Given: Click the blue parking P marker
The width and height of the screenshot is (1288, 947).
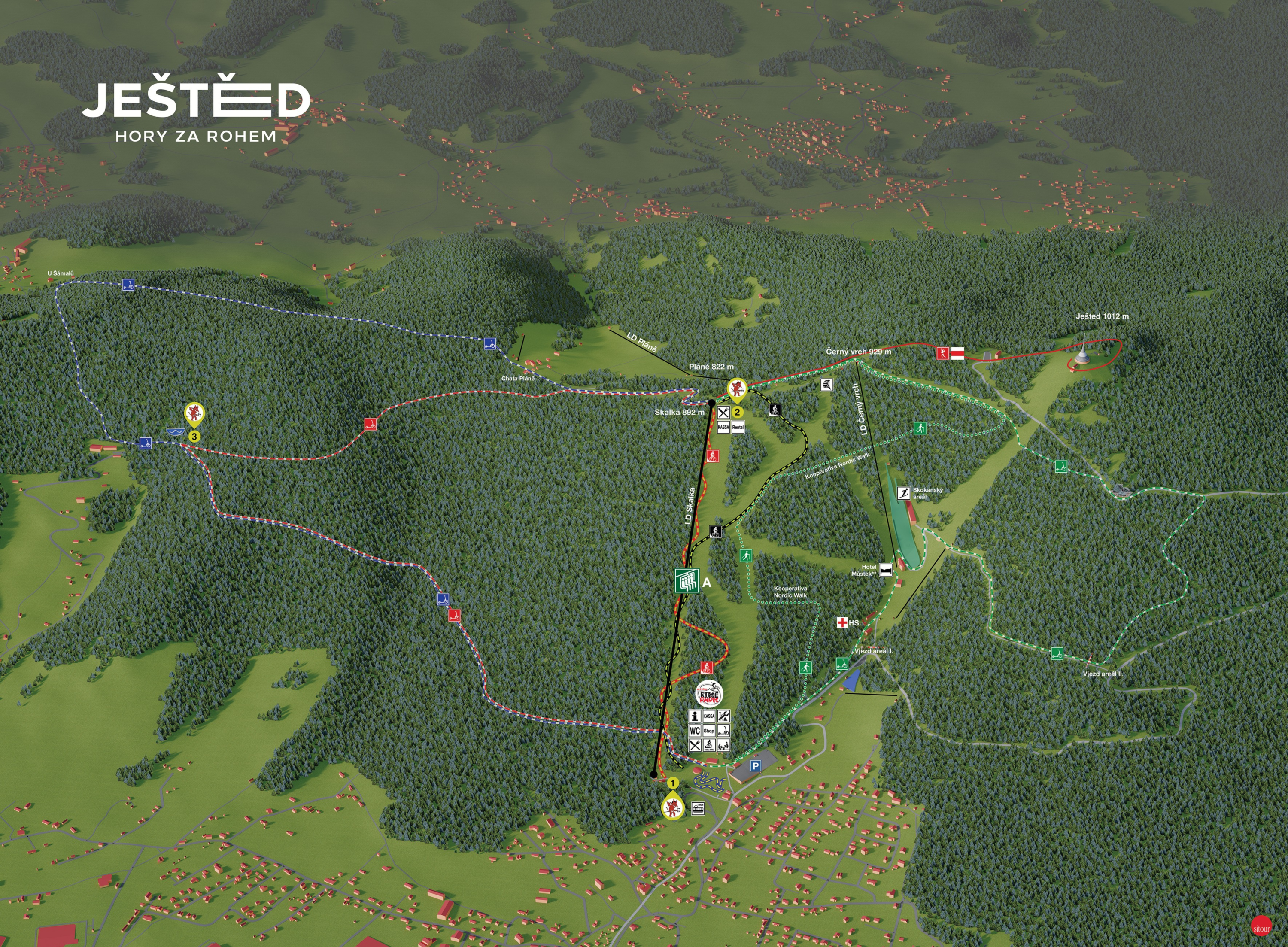Looking at the screenshot, I should pyautogui.click(x=756, y=766).
